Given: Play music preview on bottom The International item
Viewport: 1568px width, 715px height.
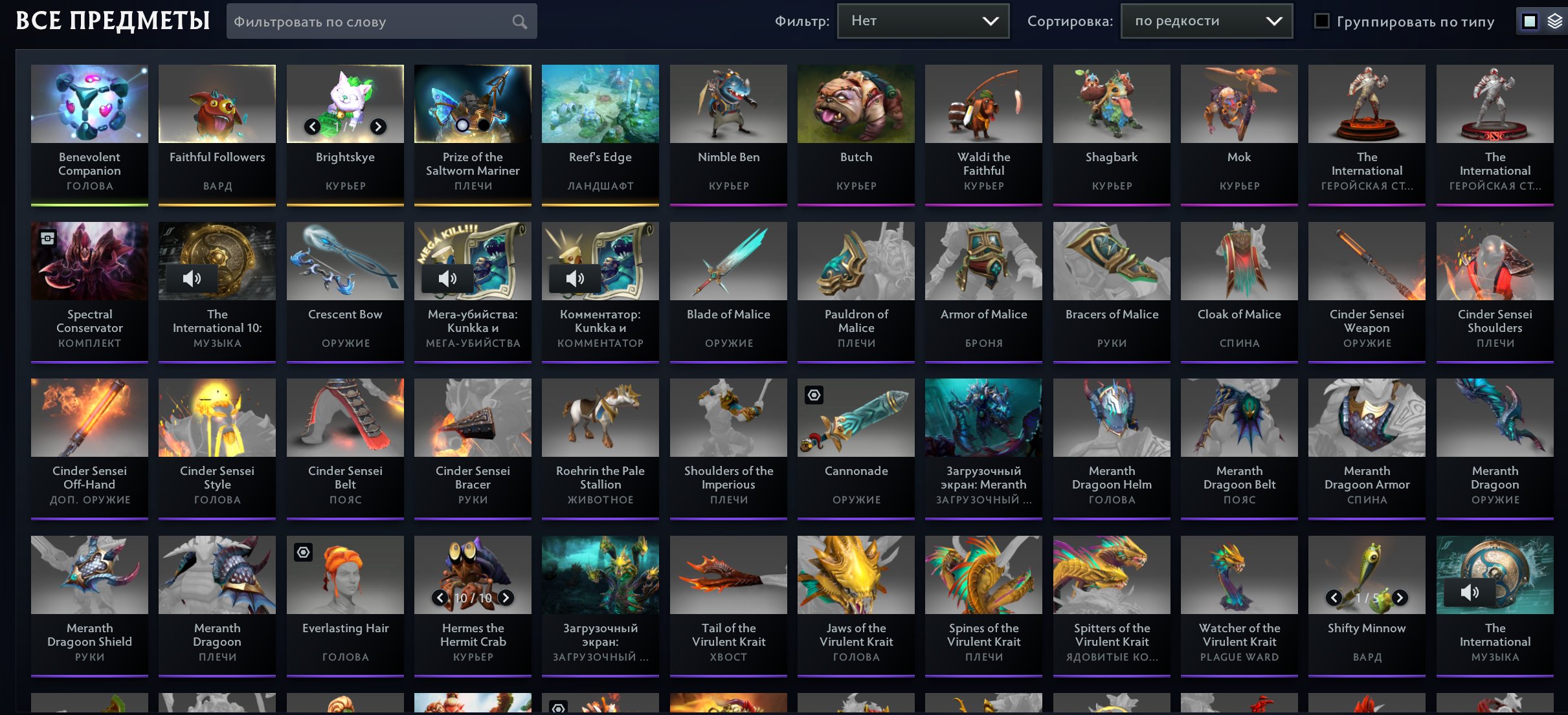Looking at the screenshot, I should pos(1470,592).
